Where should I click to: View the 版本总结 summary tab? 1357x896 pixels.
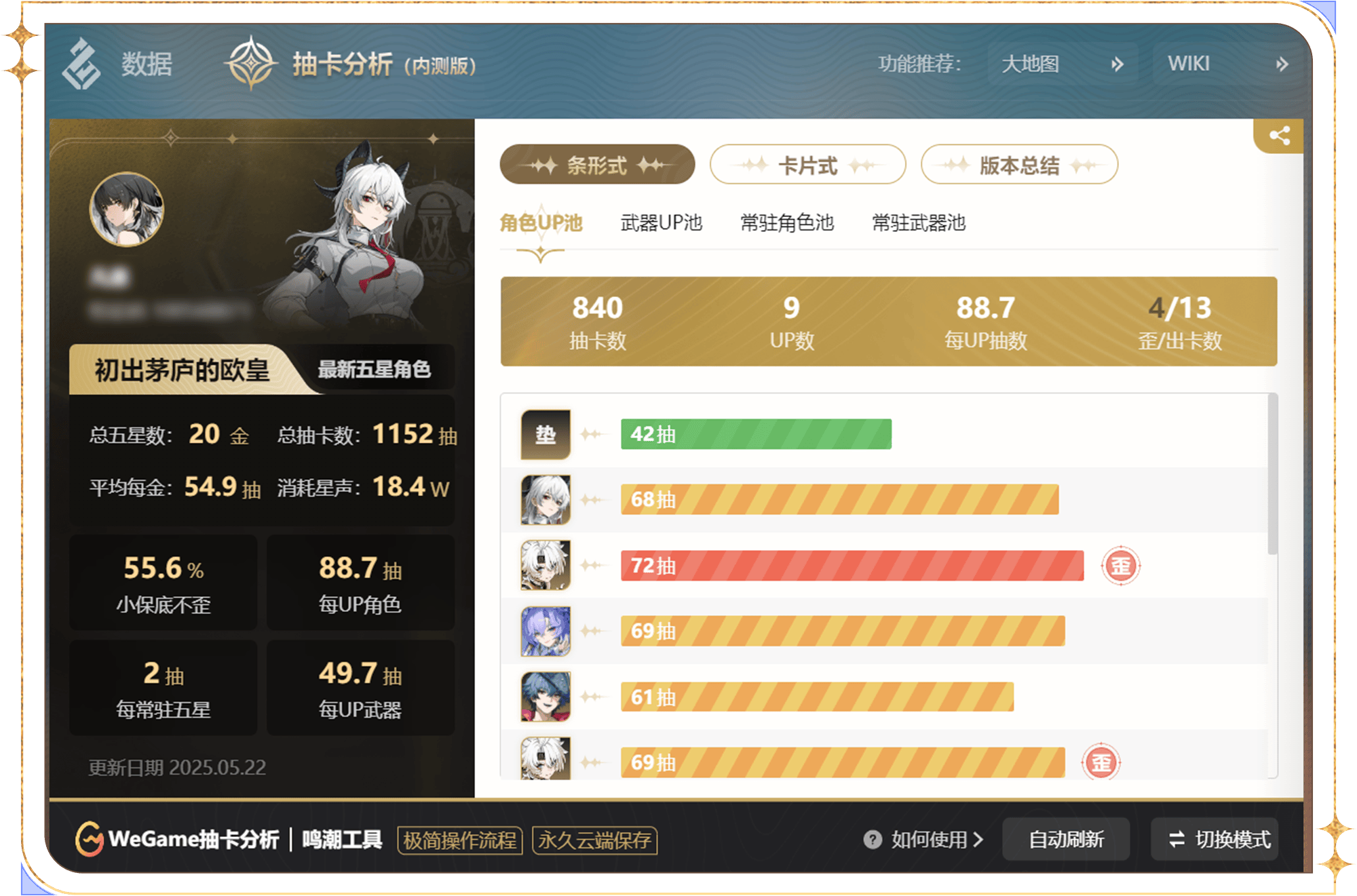[1018, 164]
